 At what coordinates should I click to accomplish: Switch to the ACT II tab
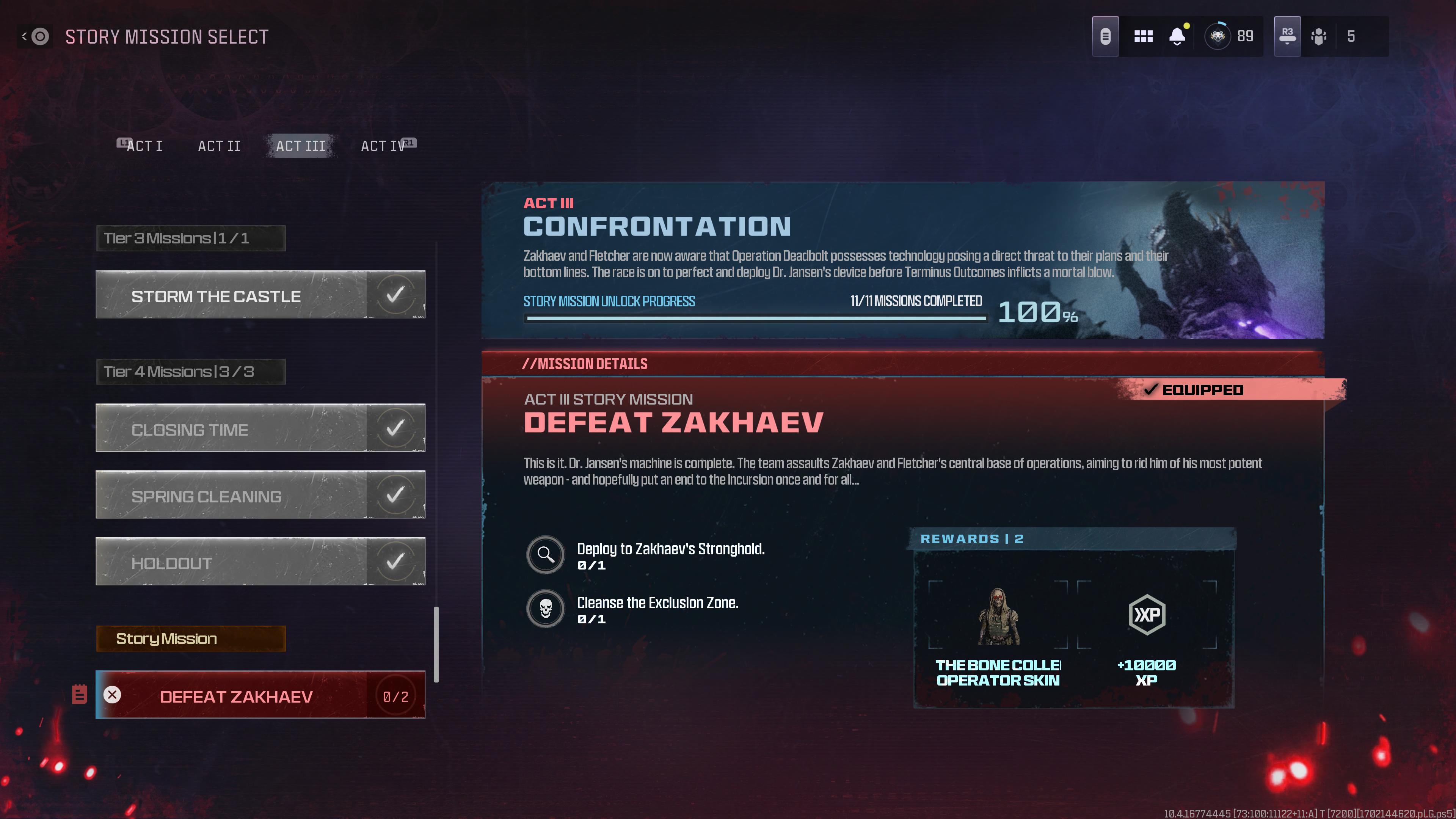[x=219, y=146]
